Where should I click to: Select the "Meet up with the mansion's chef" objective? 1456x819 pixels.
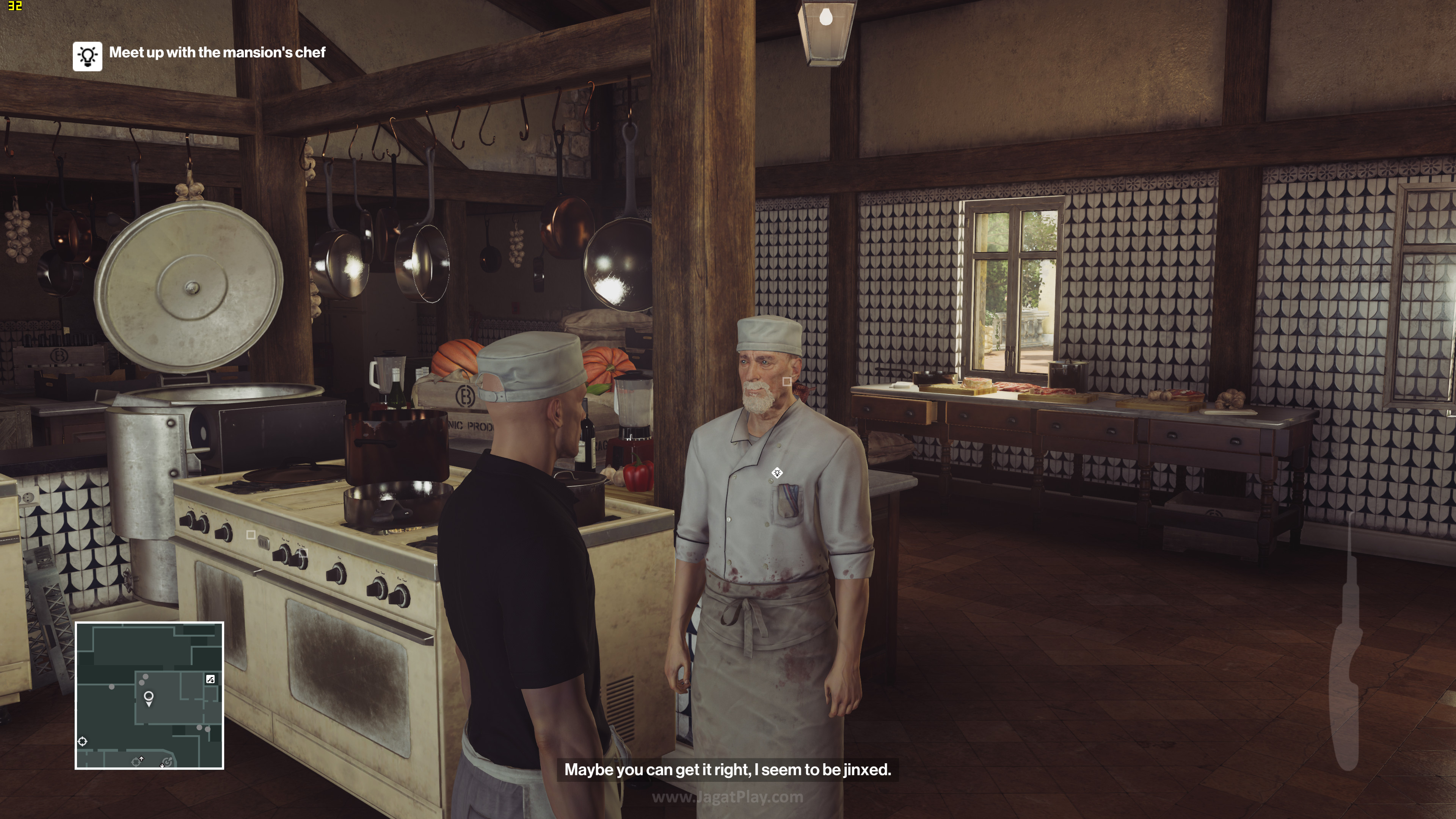(x=217, y=53)
